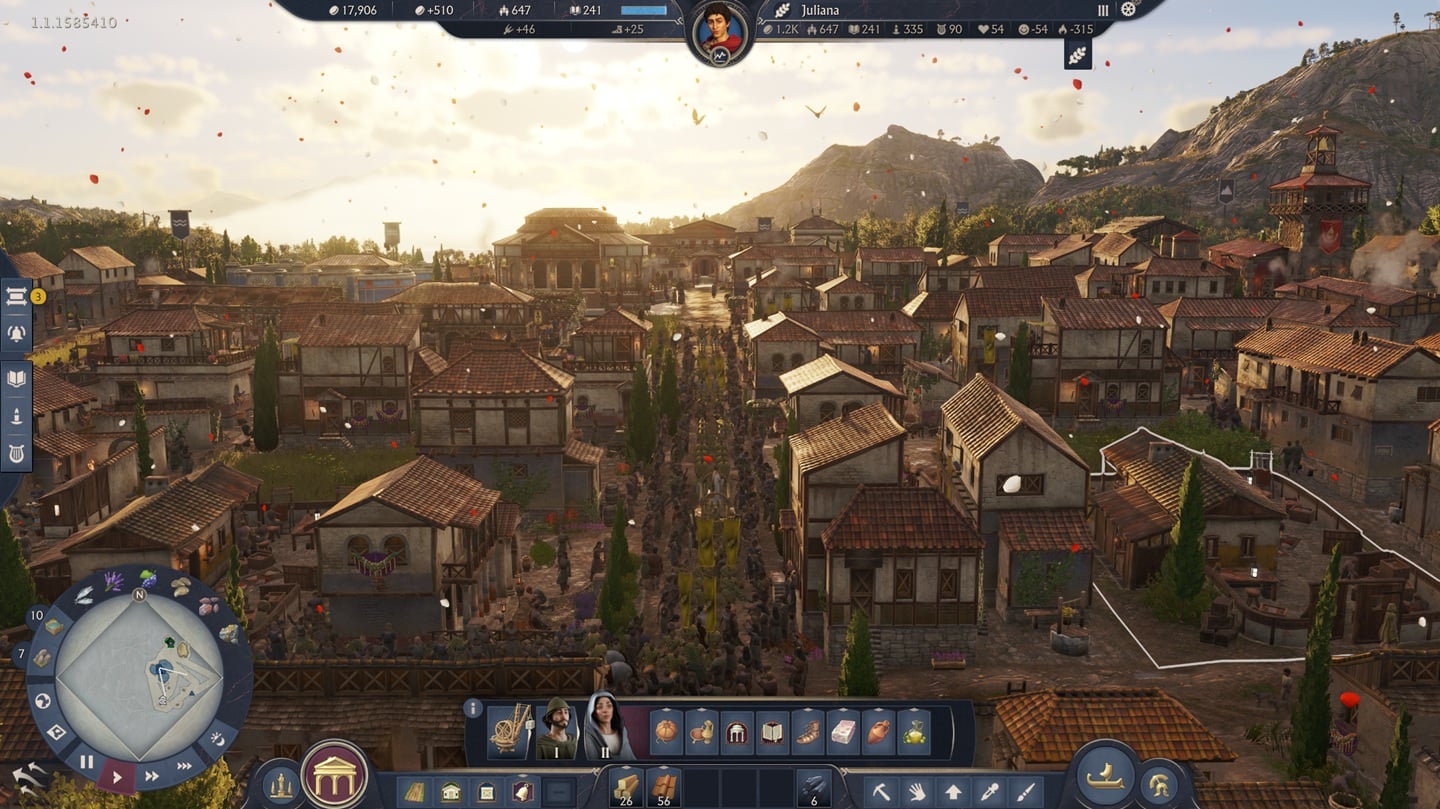Select the move building hand tool

point(917,789)
